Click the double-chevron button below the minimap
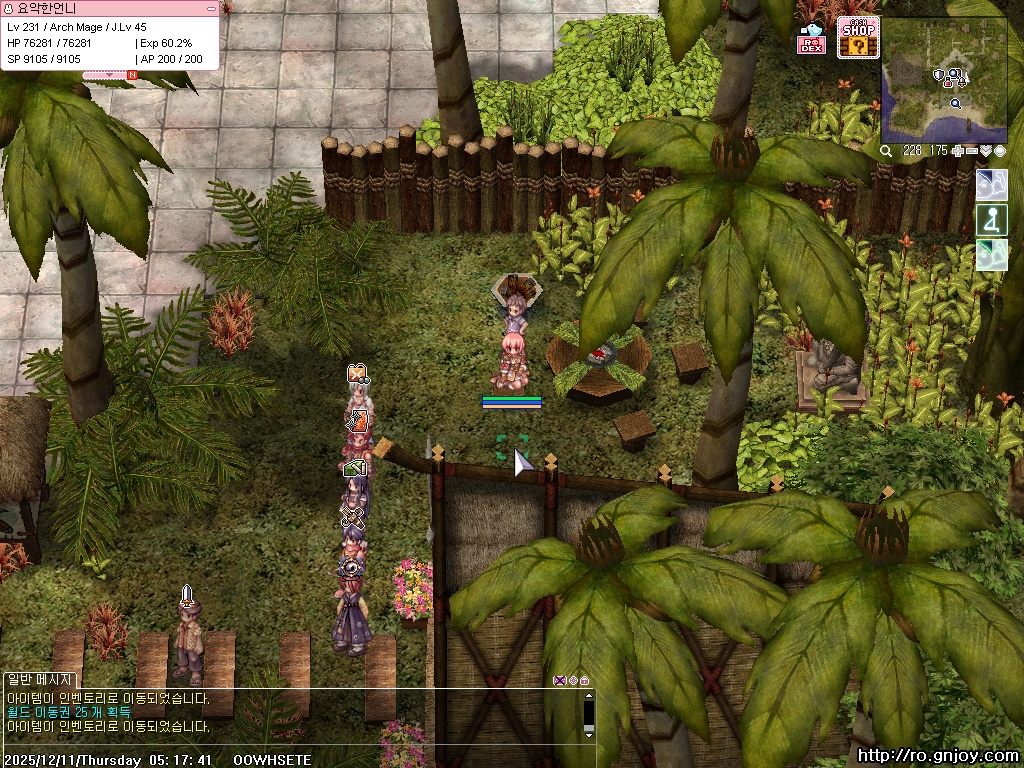 point(986,151)
